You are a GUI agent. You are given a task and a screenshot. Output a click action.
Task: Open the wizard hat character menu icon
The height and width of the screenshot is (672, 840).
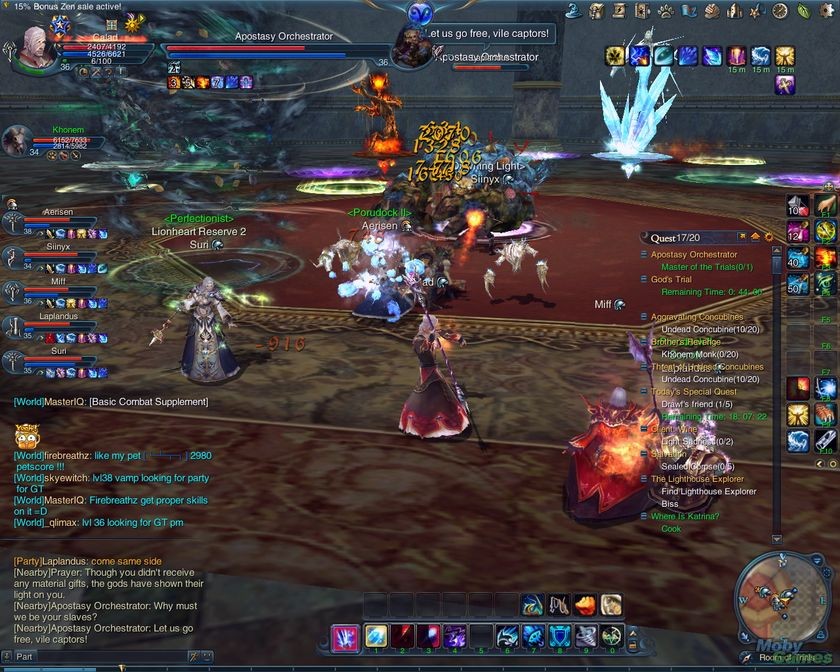point(574,11)
